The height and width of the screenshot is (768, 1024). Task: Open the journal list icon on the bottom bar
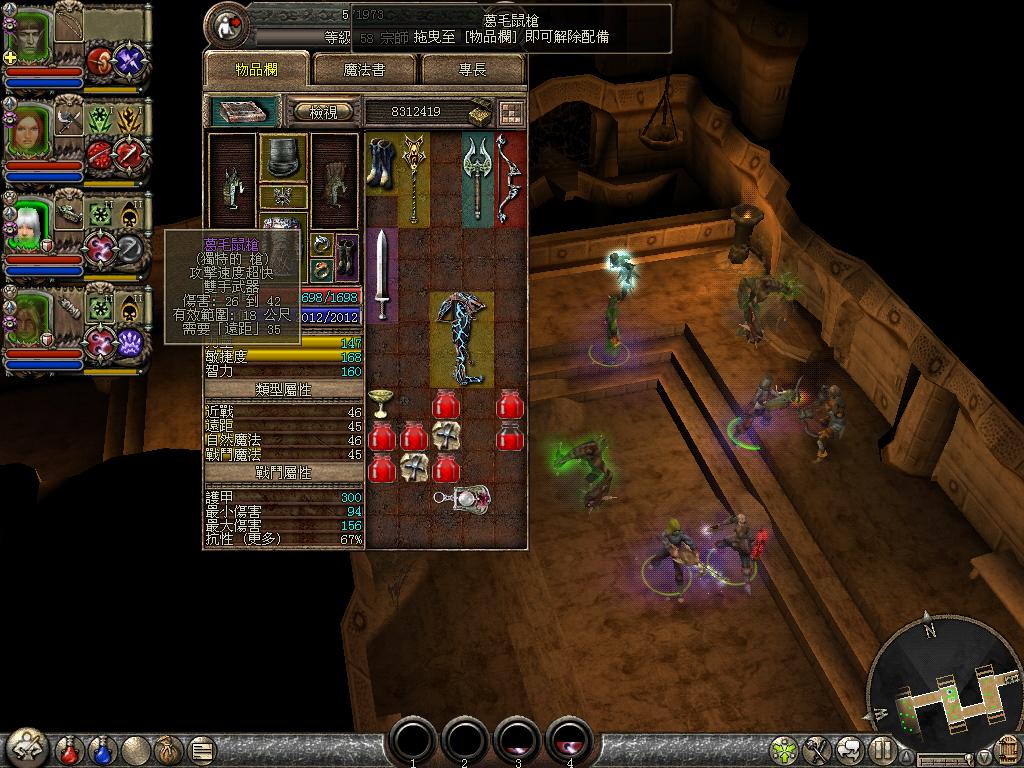tap(202, 749)
